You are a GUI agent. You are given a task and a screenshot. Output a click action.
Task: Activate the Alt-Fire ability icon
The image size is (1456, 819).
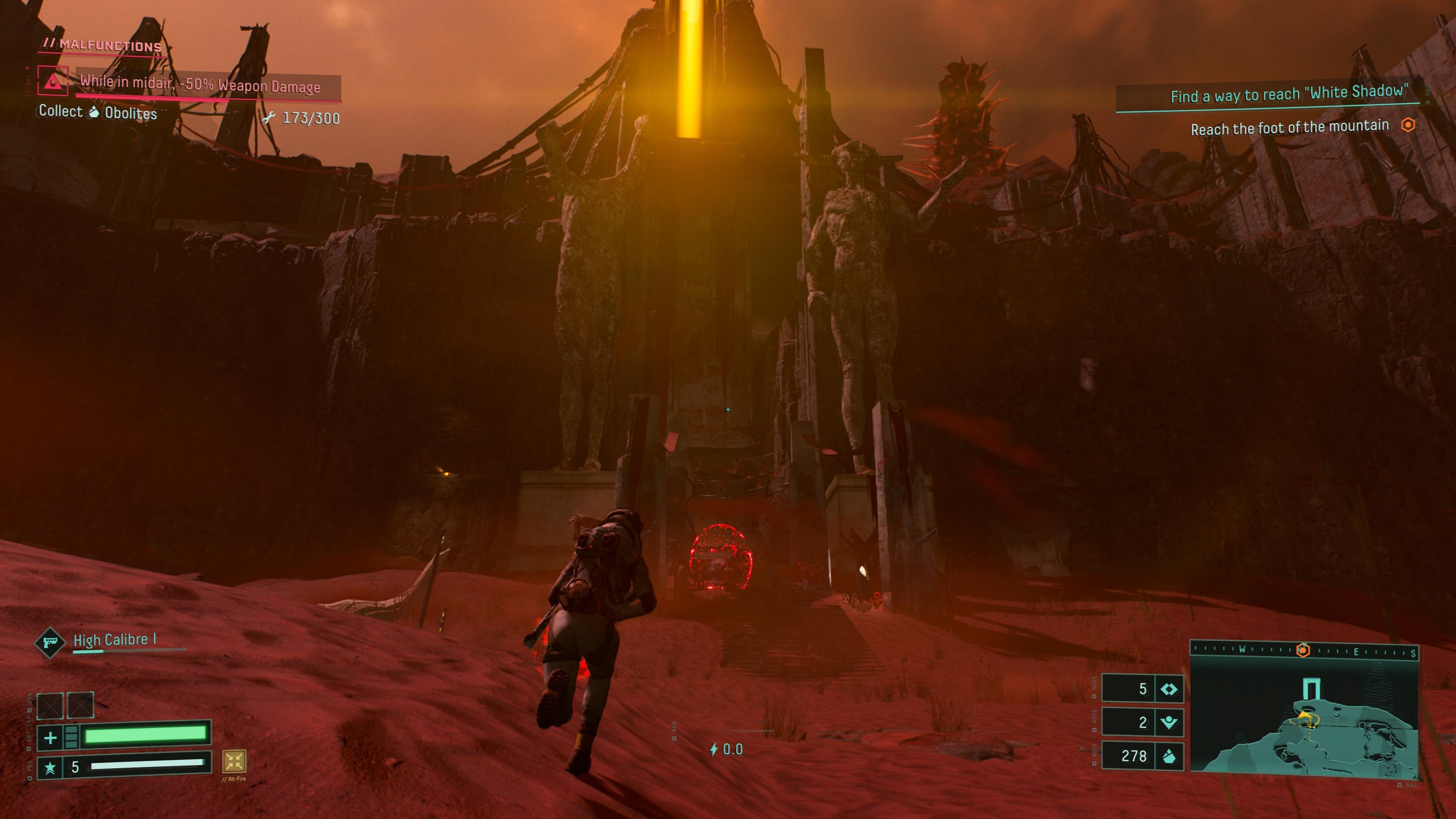234,761
